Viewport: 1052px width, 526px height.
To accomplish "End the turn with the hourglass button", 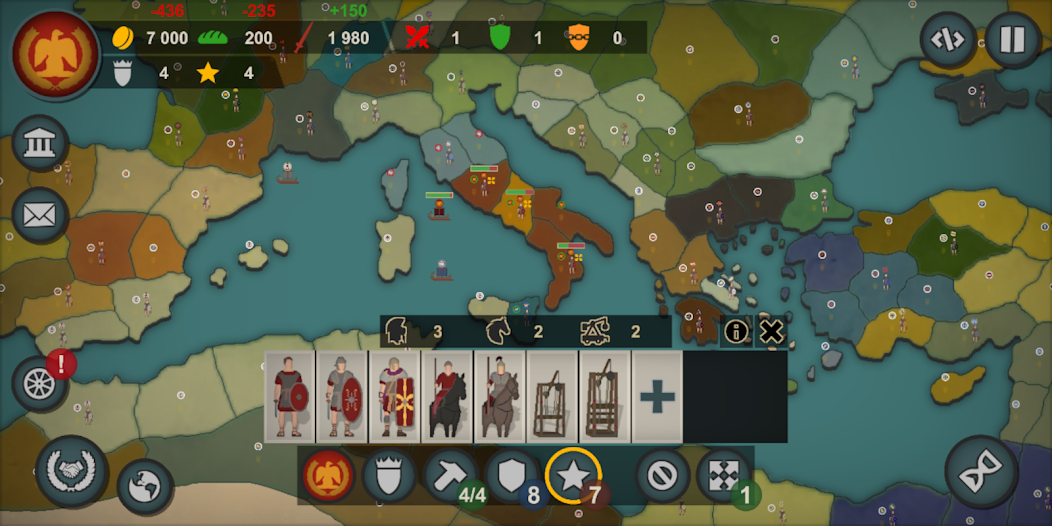I will click(x=981, y=473).
